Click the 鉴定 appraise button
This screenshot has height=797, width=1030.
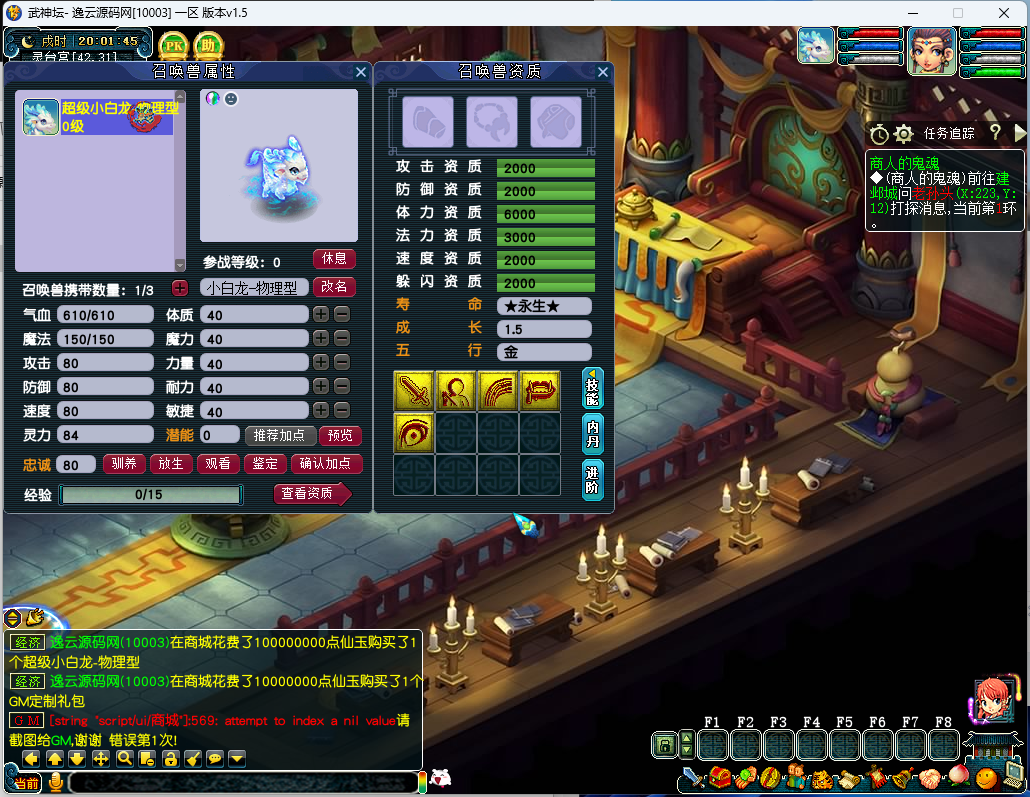(264, 464)
